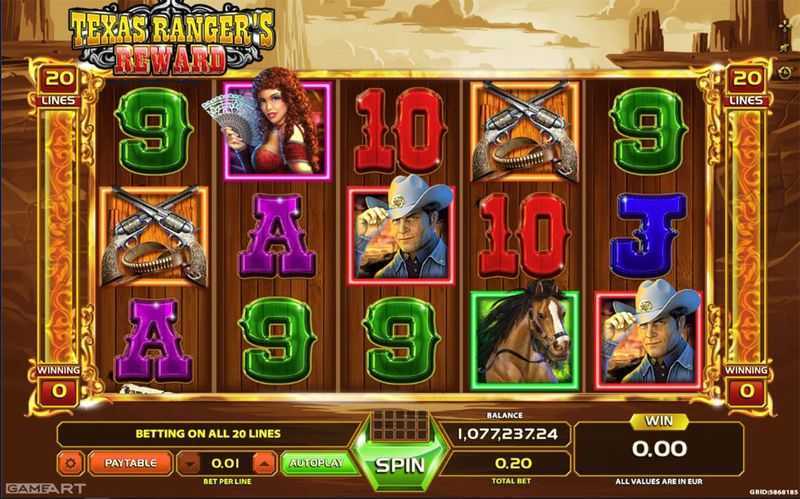
Task: Click the right 20 Lines indicator
Action: click(745, 84)
